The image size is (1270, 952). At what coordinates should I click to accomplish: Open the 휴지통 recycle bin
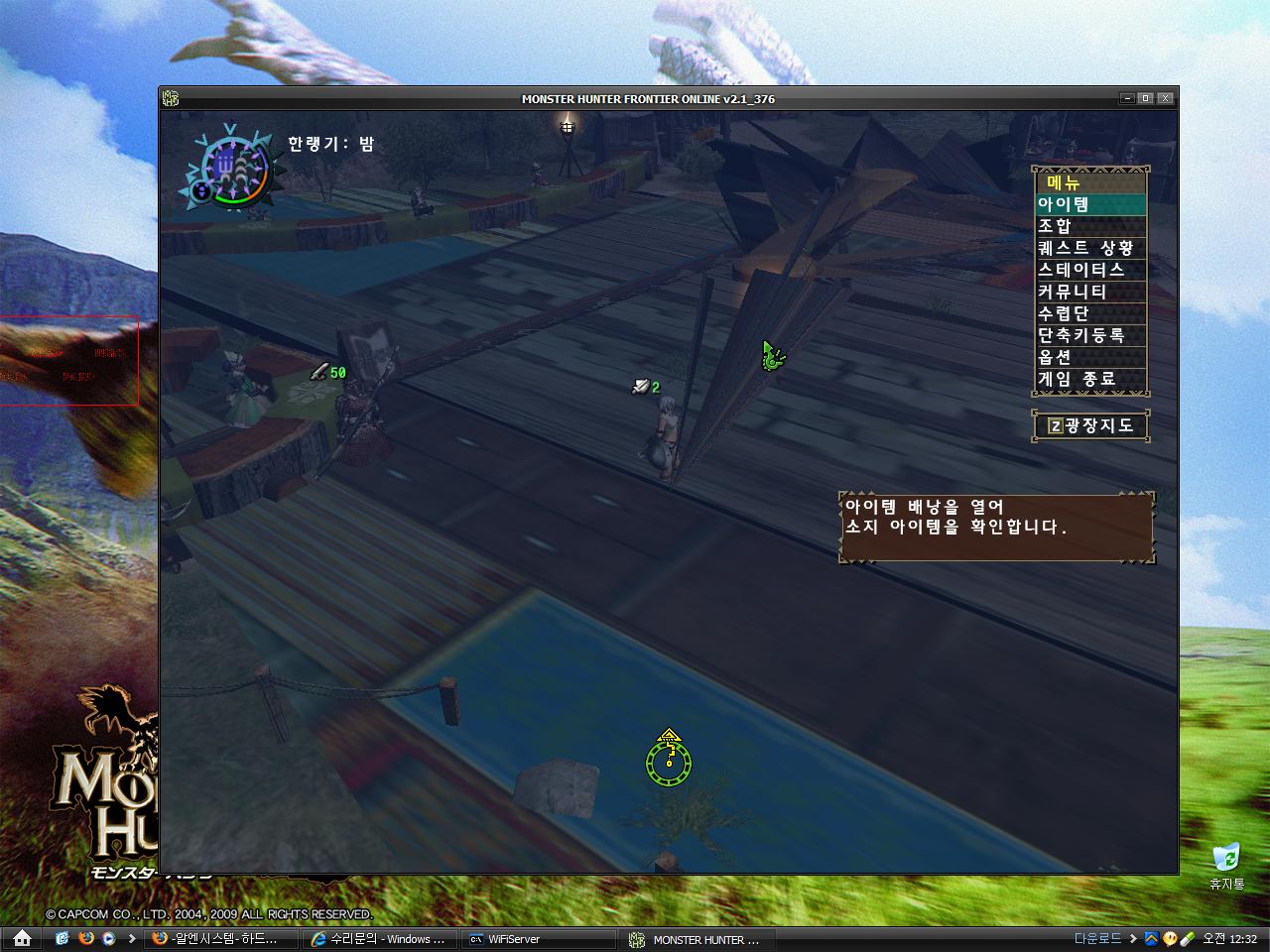1228,859
